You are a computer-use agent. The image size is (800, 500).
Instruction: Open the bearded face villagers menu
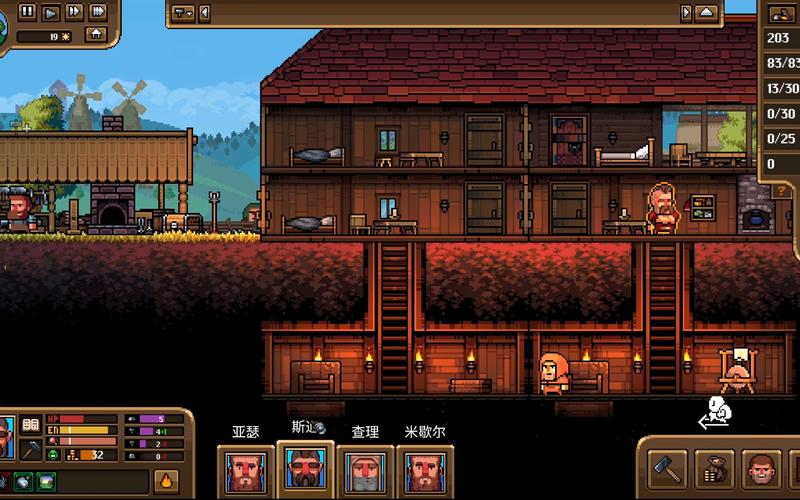tap(762, 467)
